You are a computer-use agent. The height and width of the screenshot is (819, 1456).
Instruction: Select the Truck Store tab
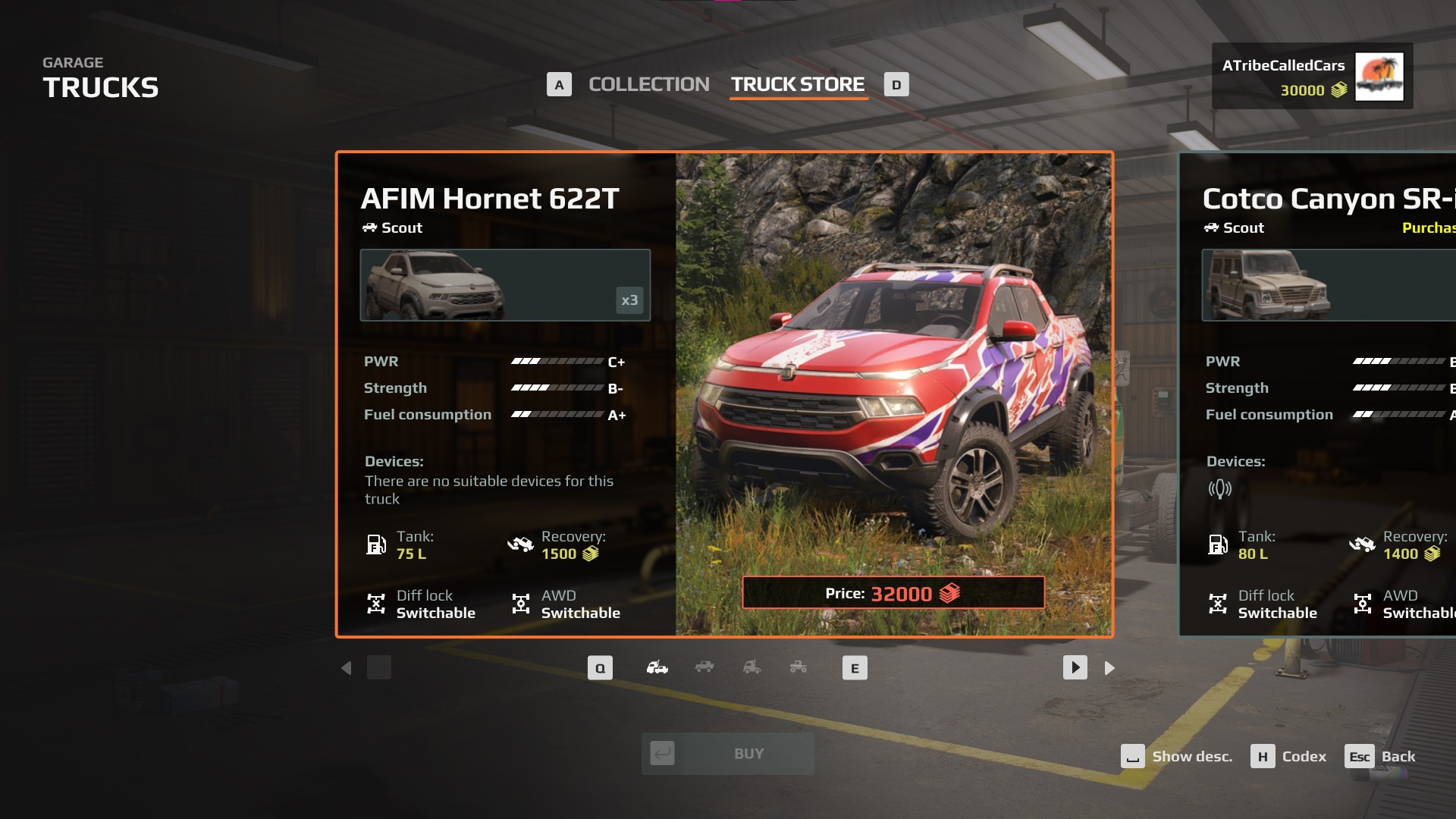coord(798,84)
